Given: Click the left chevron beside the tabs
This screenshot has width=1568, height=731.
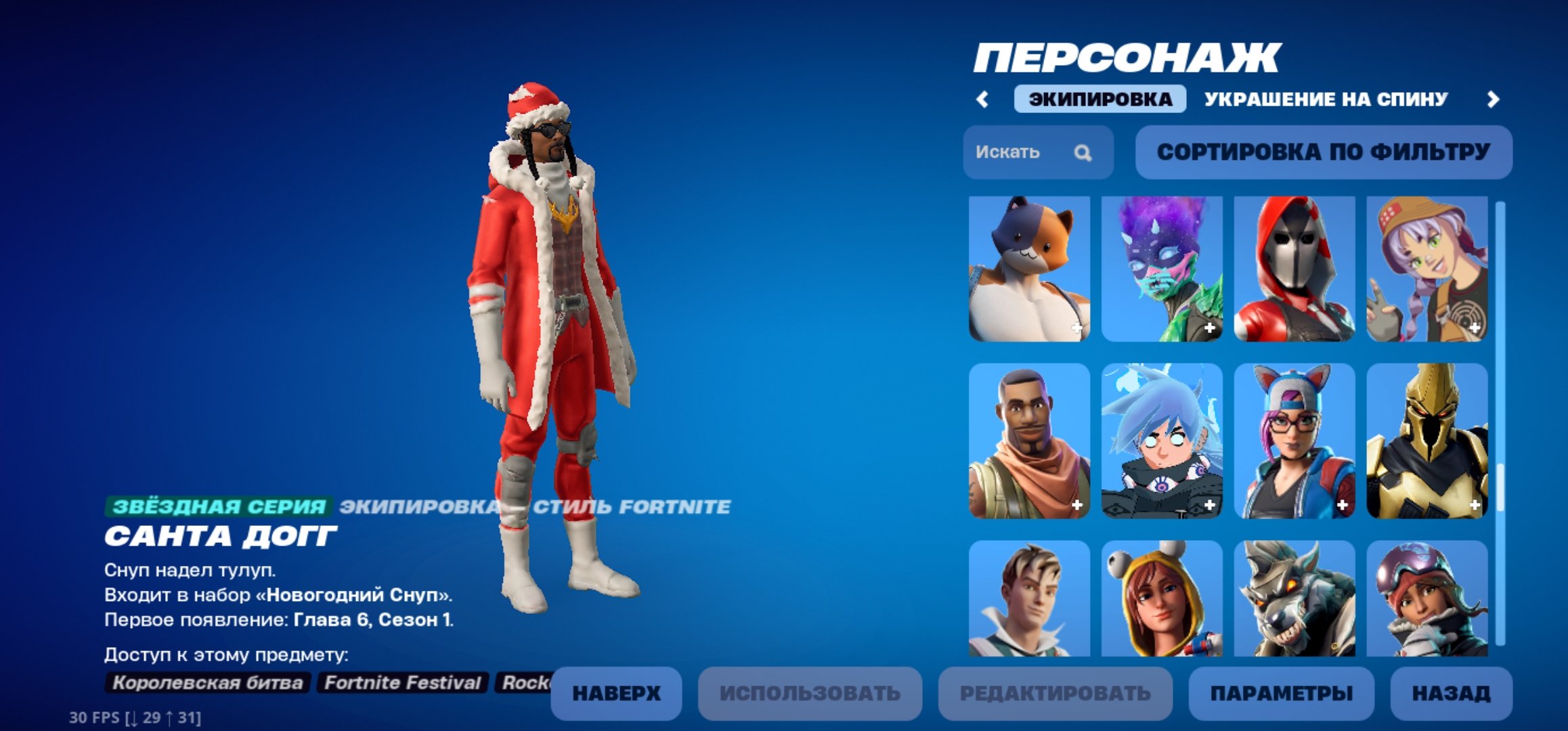Looking at the screenshot, I should point(982,99).
